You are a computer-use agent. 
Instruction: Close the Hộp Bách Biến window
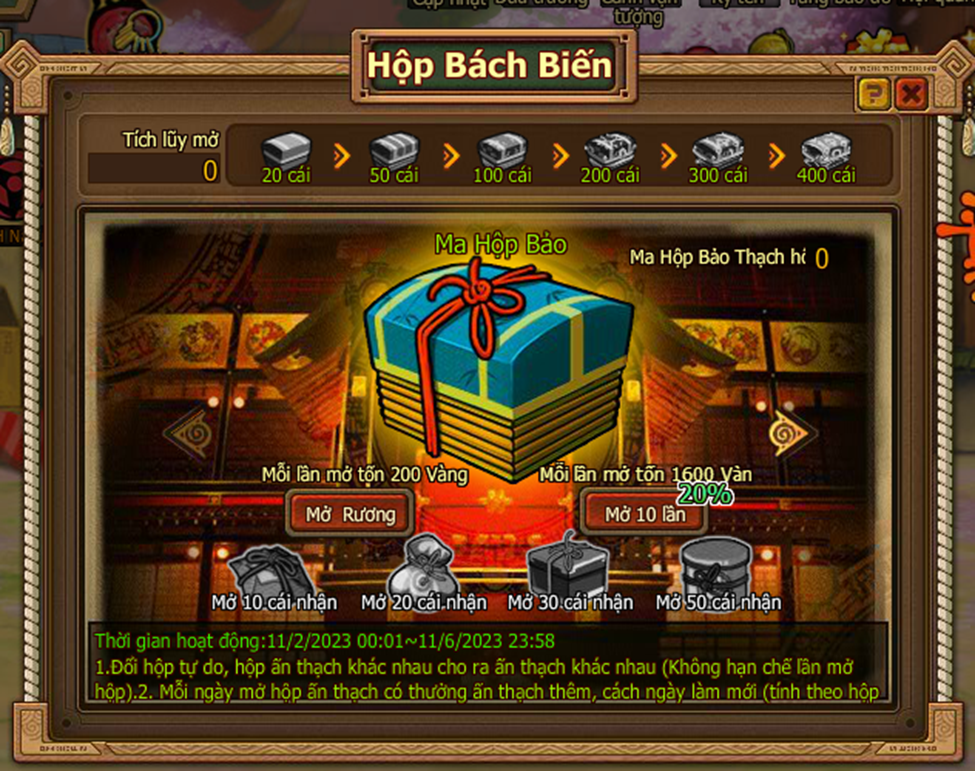[910, 95]
